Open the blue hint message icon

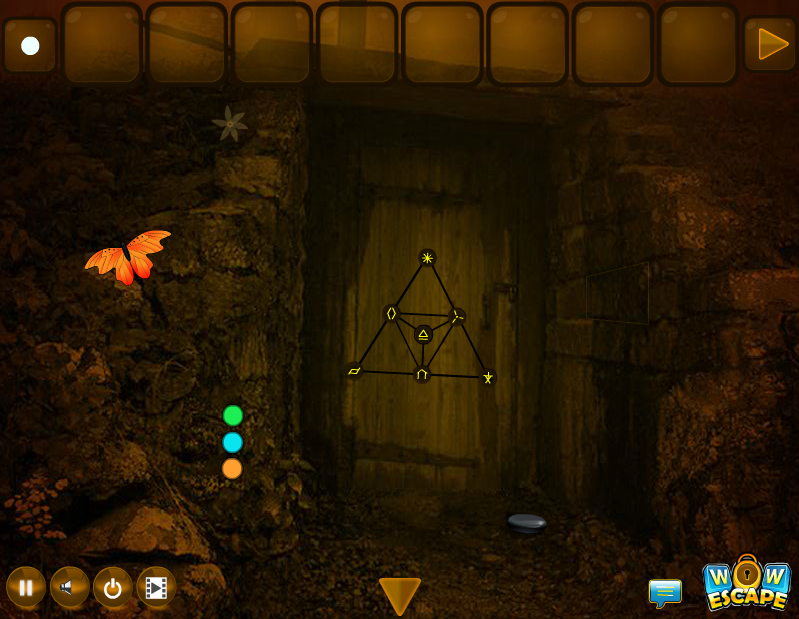coord(665,592)
